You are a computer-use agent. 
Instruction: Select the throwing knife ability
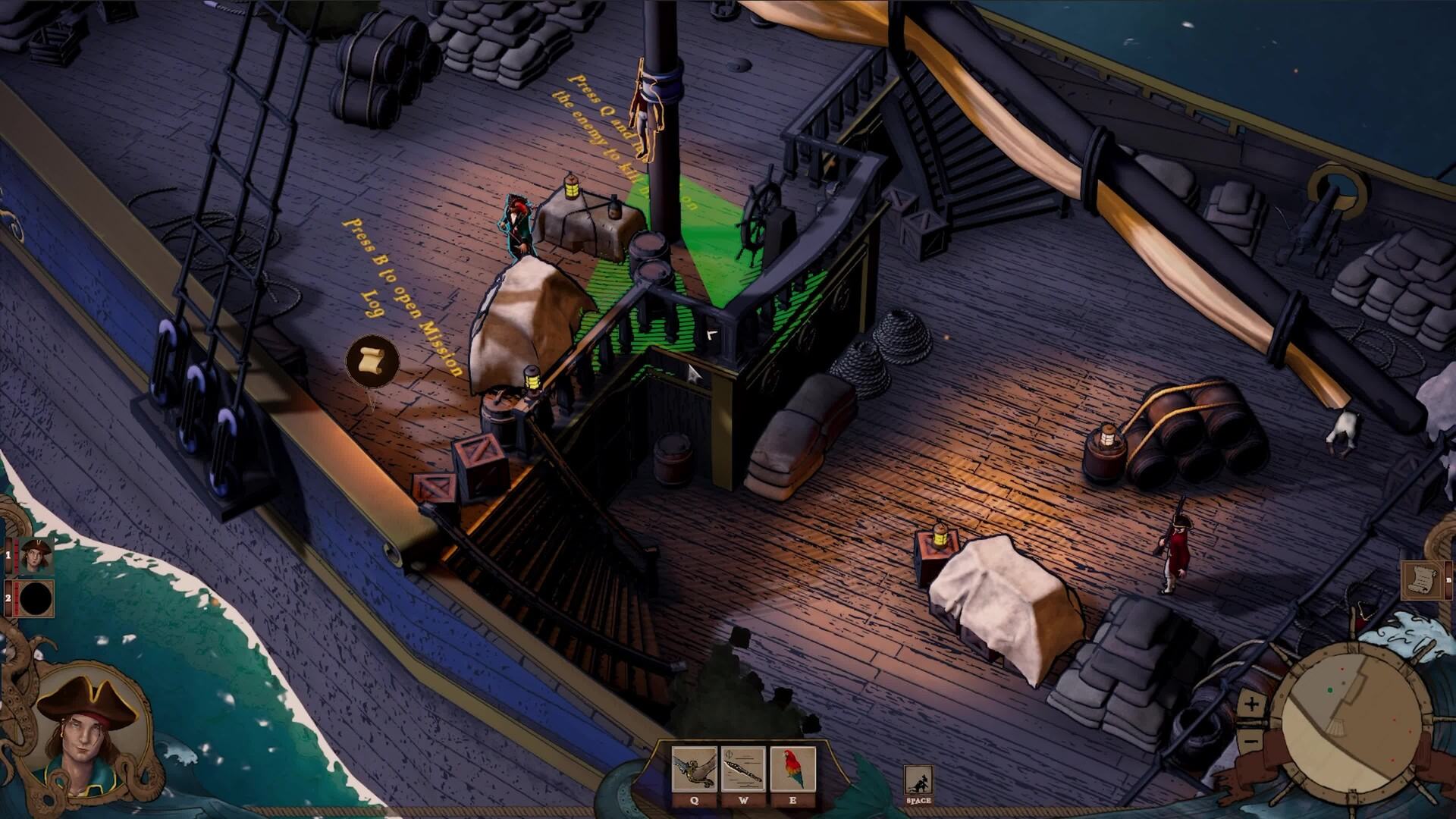coord(743,770)
